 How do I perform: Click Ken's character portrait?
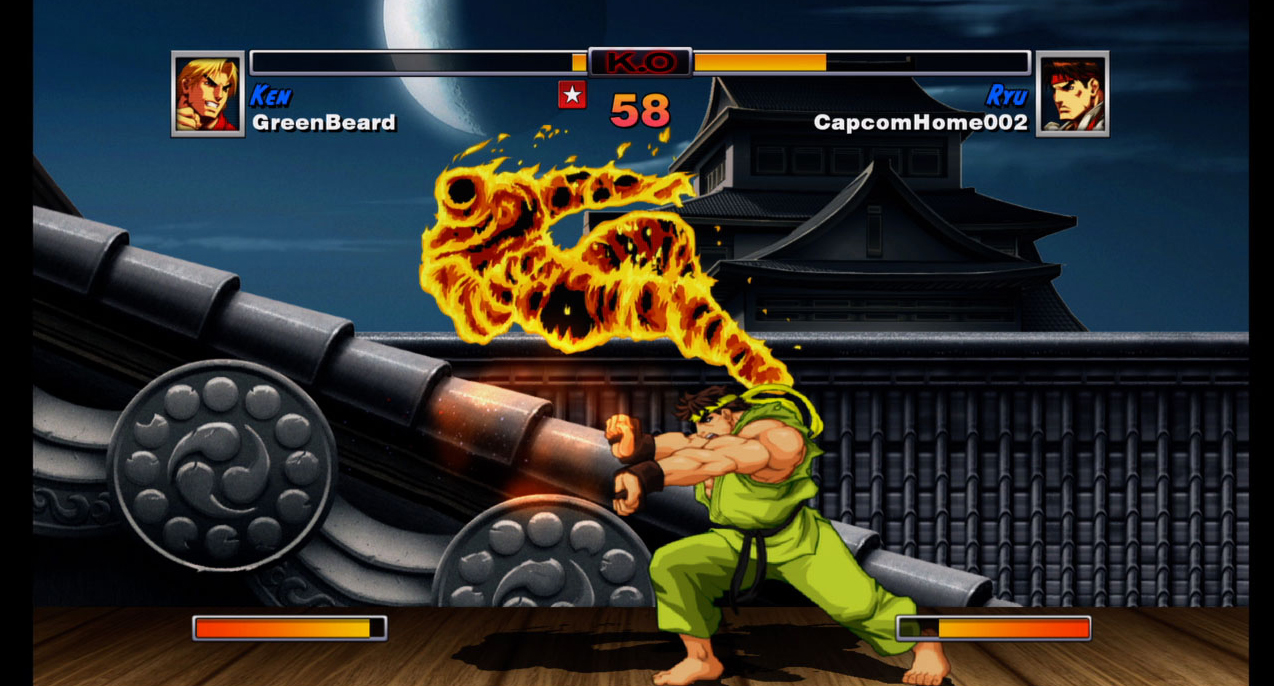pyautogui.click(x=208, y=94)
